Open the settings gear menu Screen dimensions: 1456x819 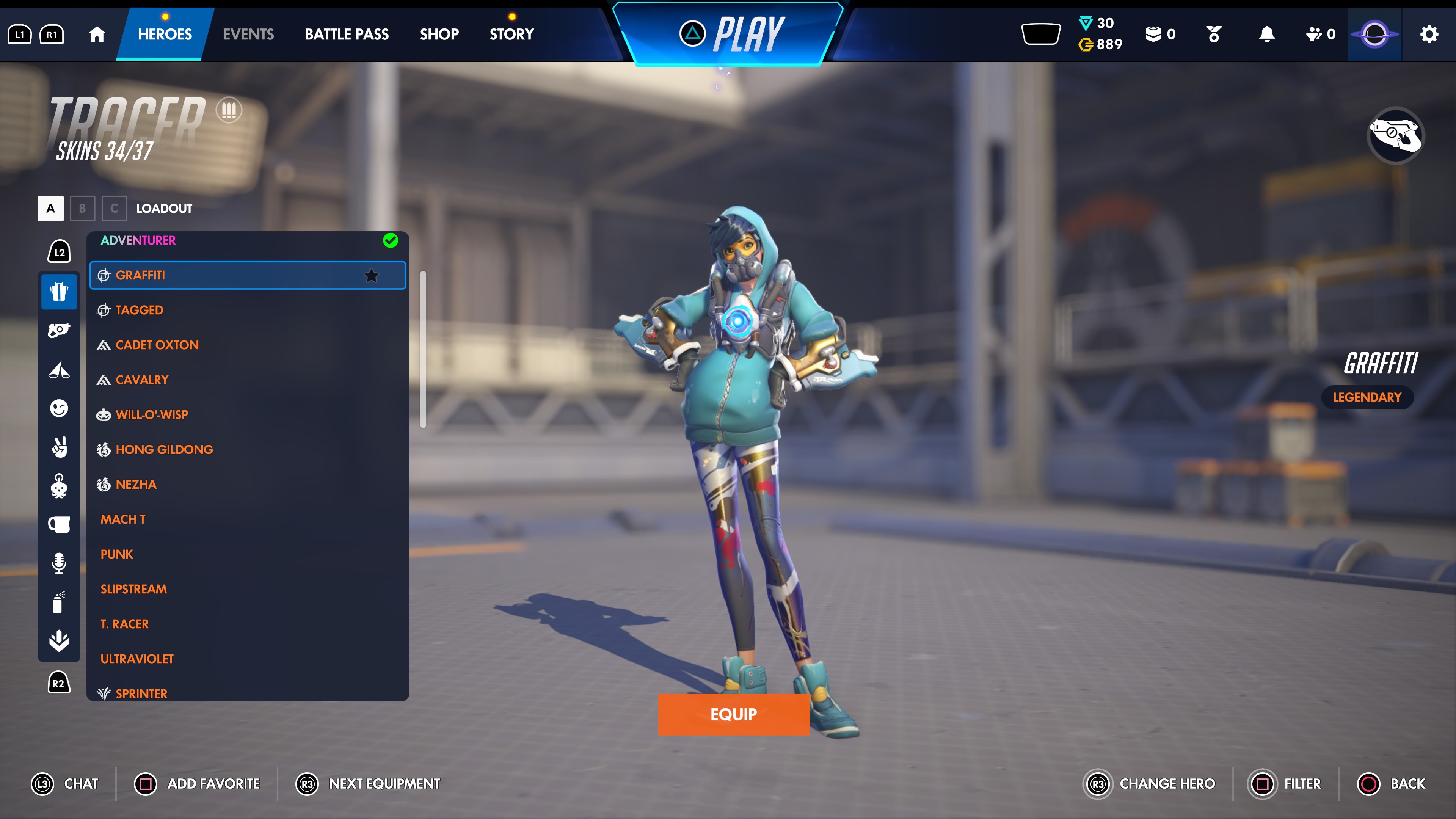pos(1429,34)
